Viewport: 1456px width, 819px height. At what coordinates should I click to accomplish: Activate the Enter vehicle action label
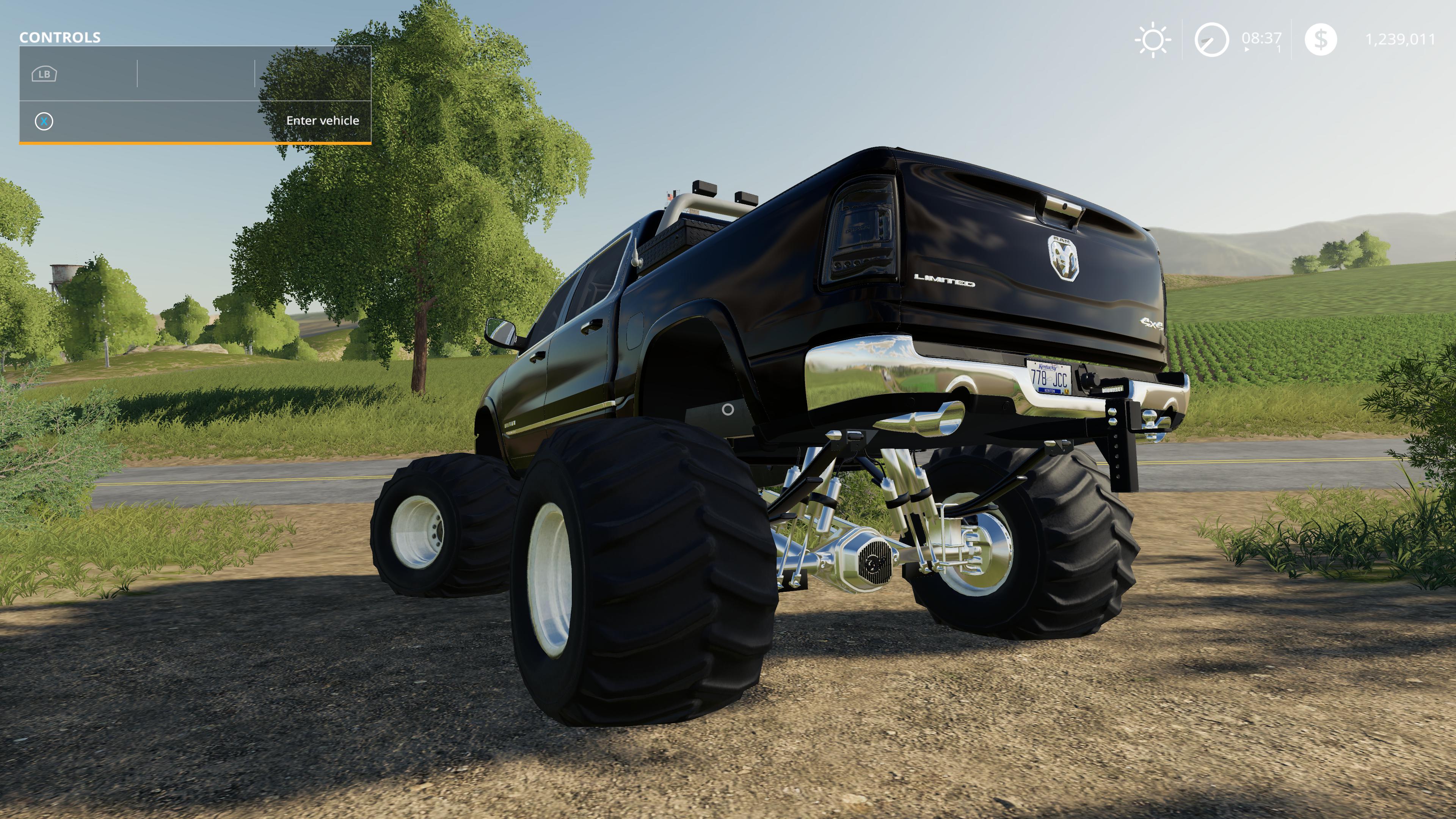322,121
